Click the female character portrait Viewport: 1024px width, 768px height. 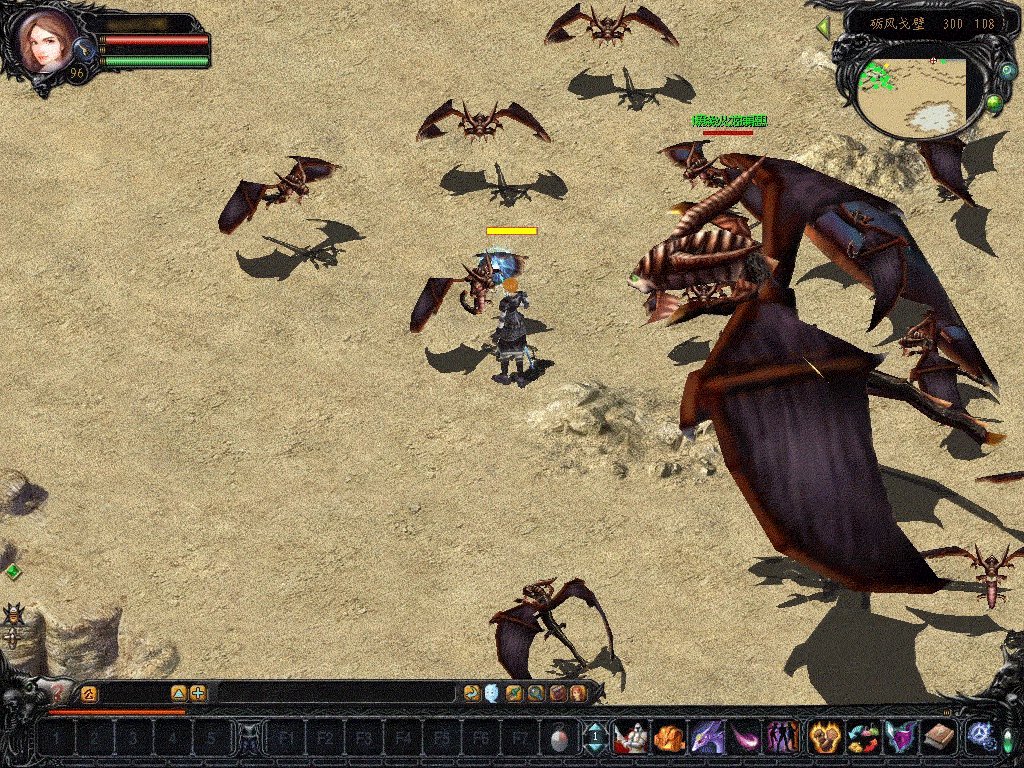point(44,42)
